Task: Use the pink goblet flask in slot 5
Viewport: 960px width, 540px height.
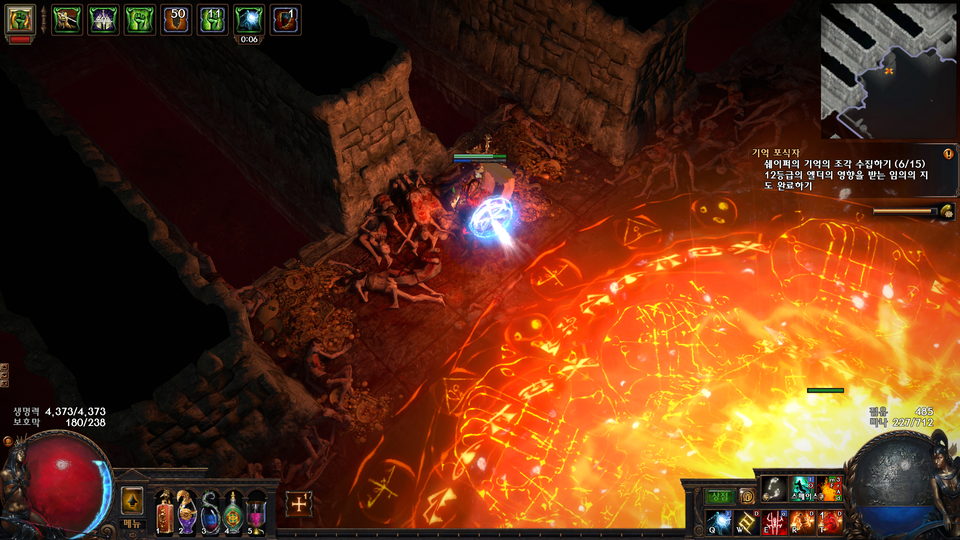Action: [256, 512]
